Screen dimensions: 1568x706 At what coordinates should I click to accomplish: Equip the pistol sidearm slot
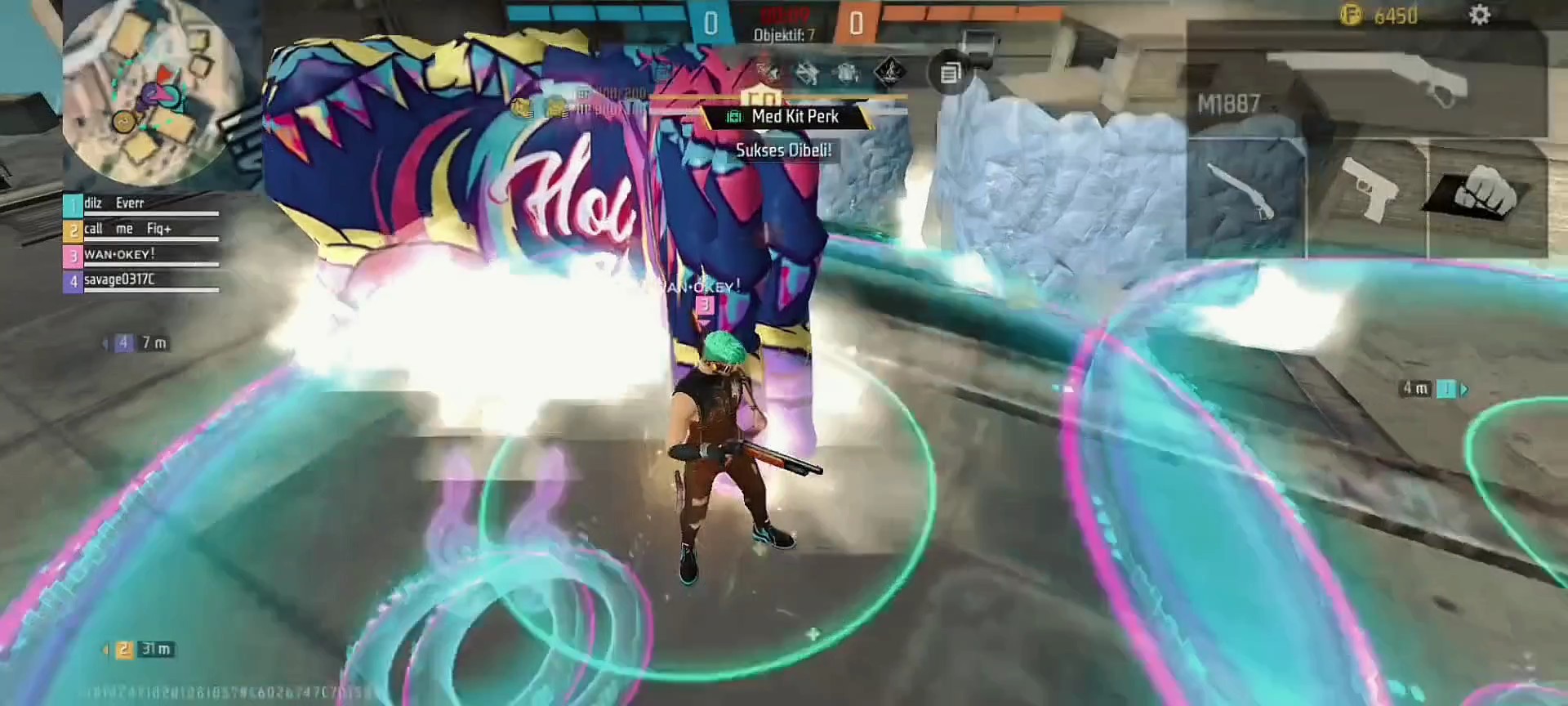(1367, 196)
